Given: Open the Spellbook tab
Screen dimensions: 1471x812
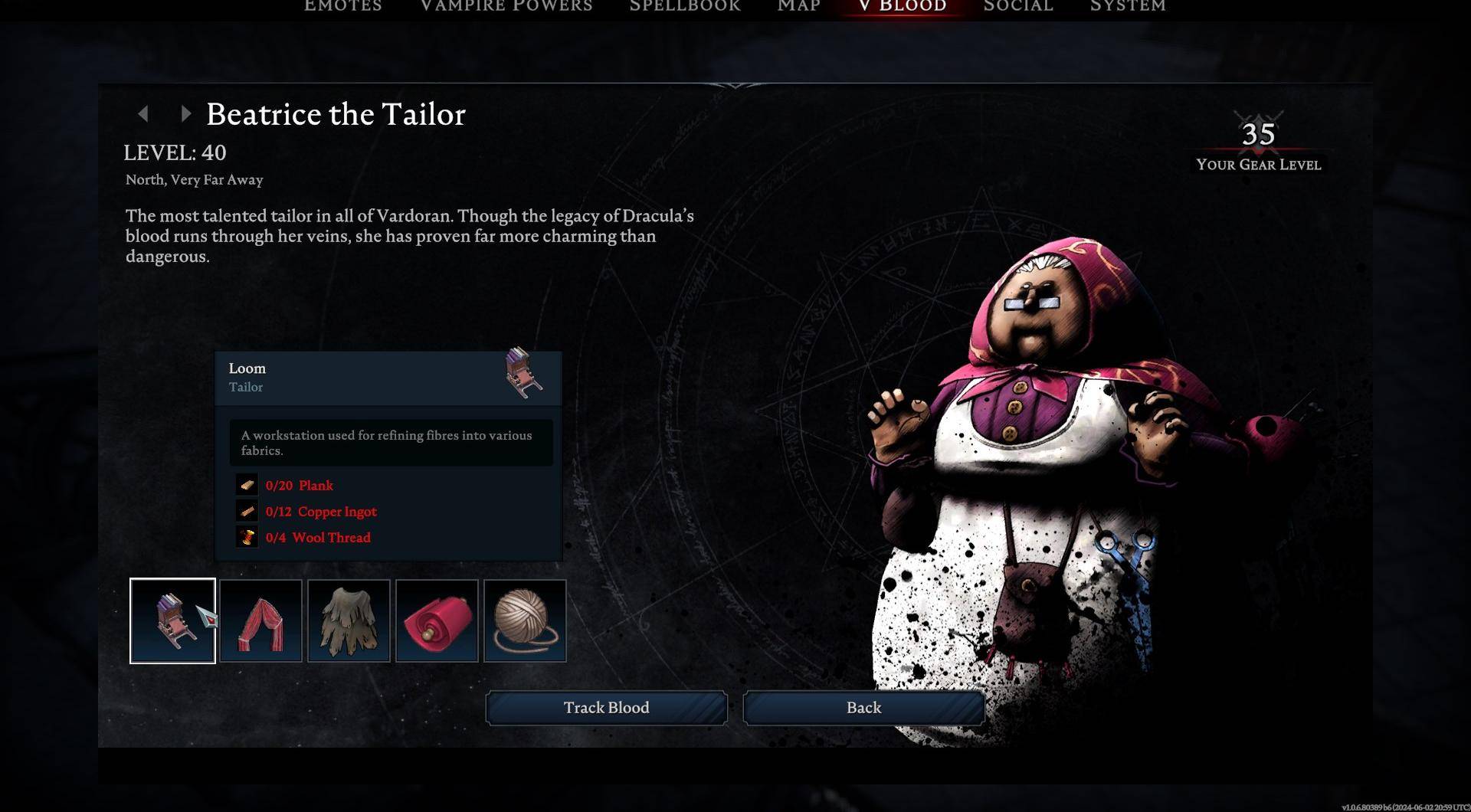Looking at the screenshot, I should 685,7.
